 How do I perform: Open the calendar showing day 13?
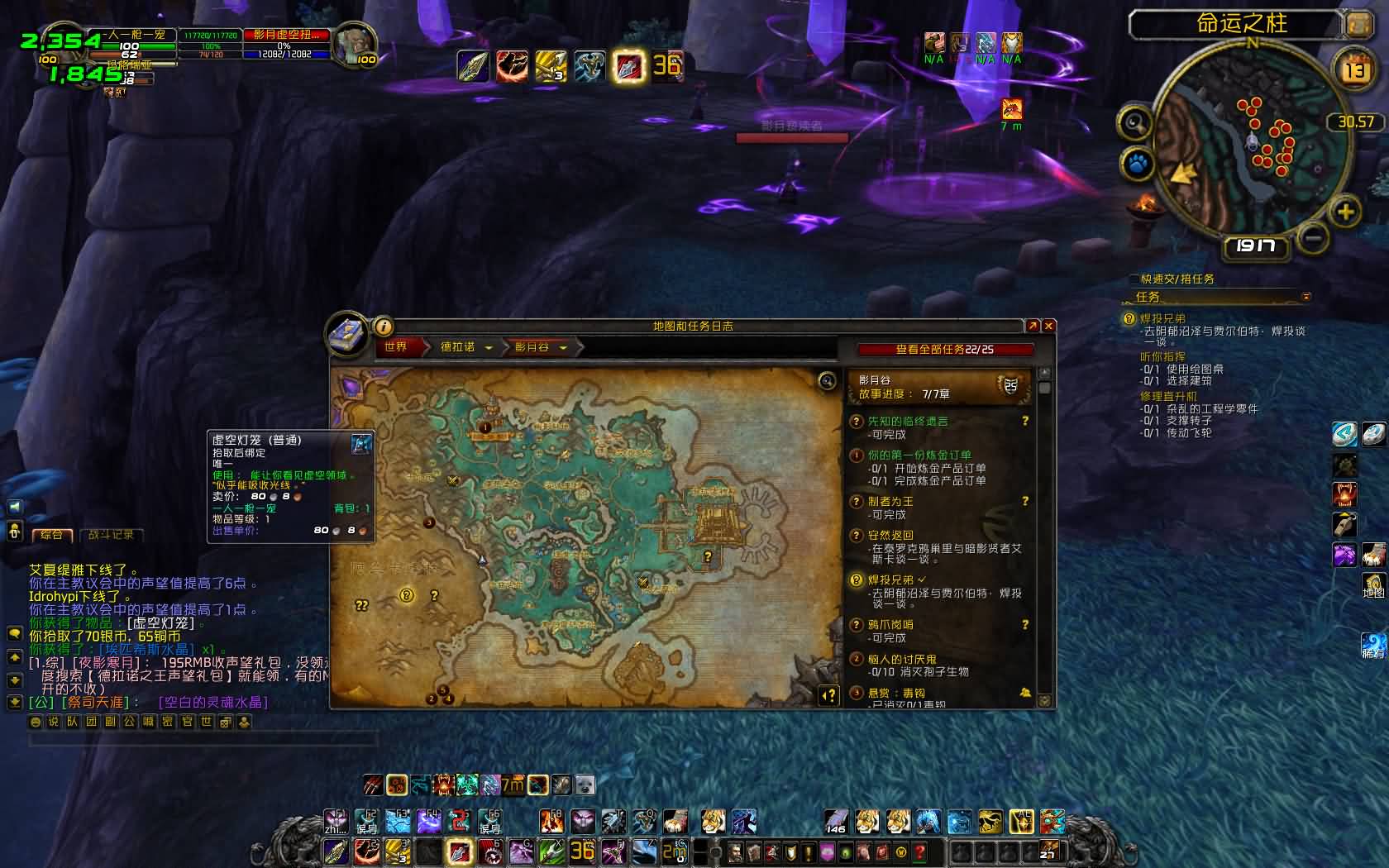(x=1355, y=70)
